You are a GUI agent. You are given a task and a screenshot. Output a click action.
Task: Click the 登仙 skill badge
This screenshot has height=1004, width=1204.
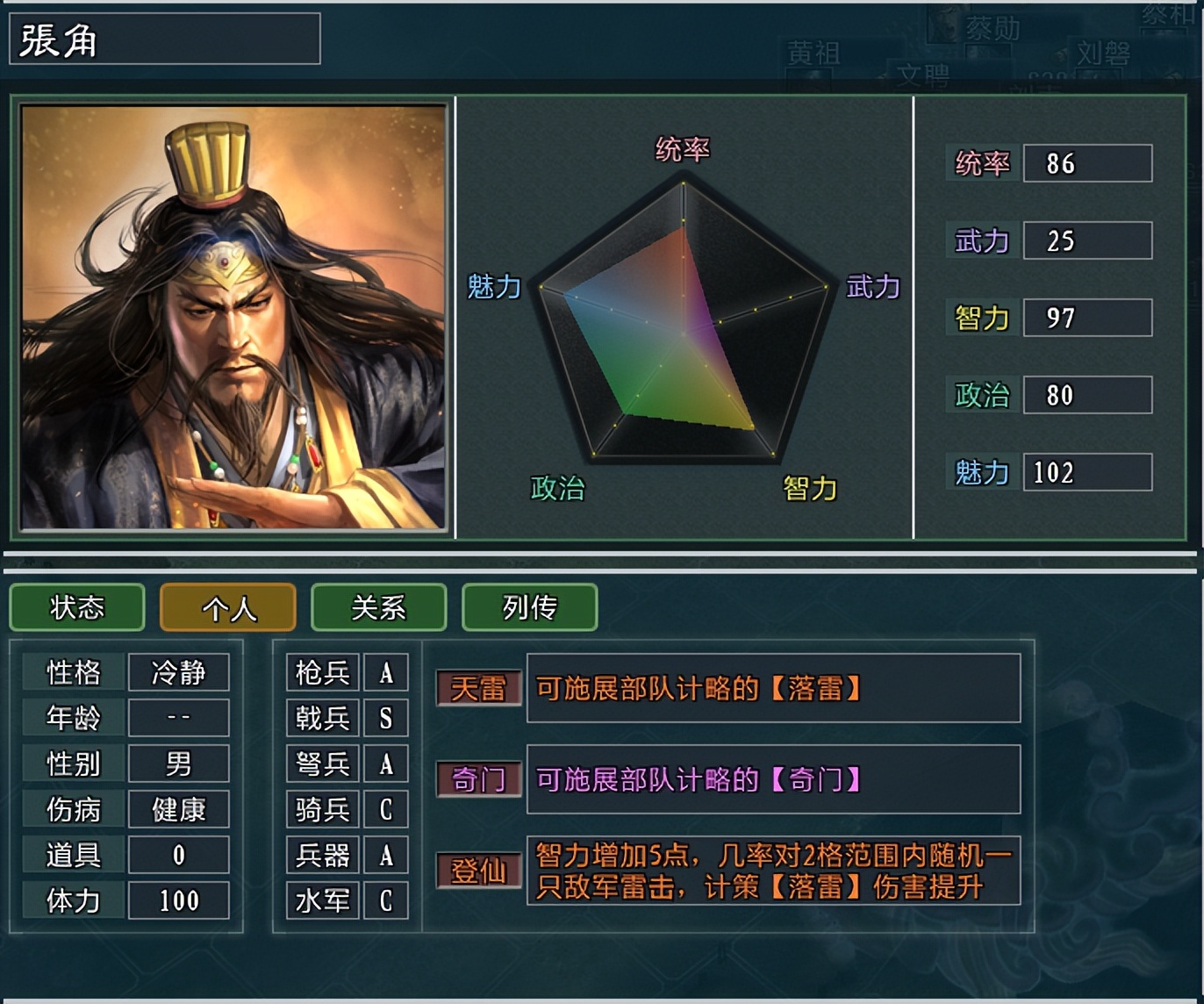(478, 870)
